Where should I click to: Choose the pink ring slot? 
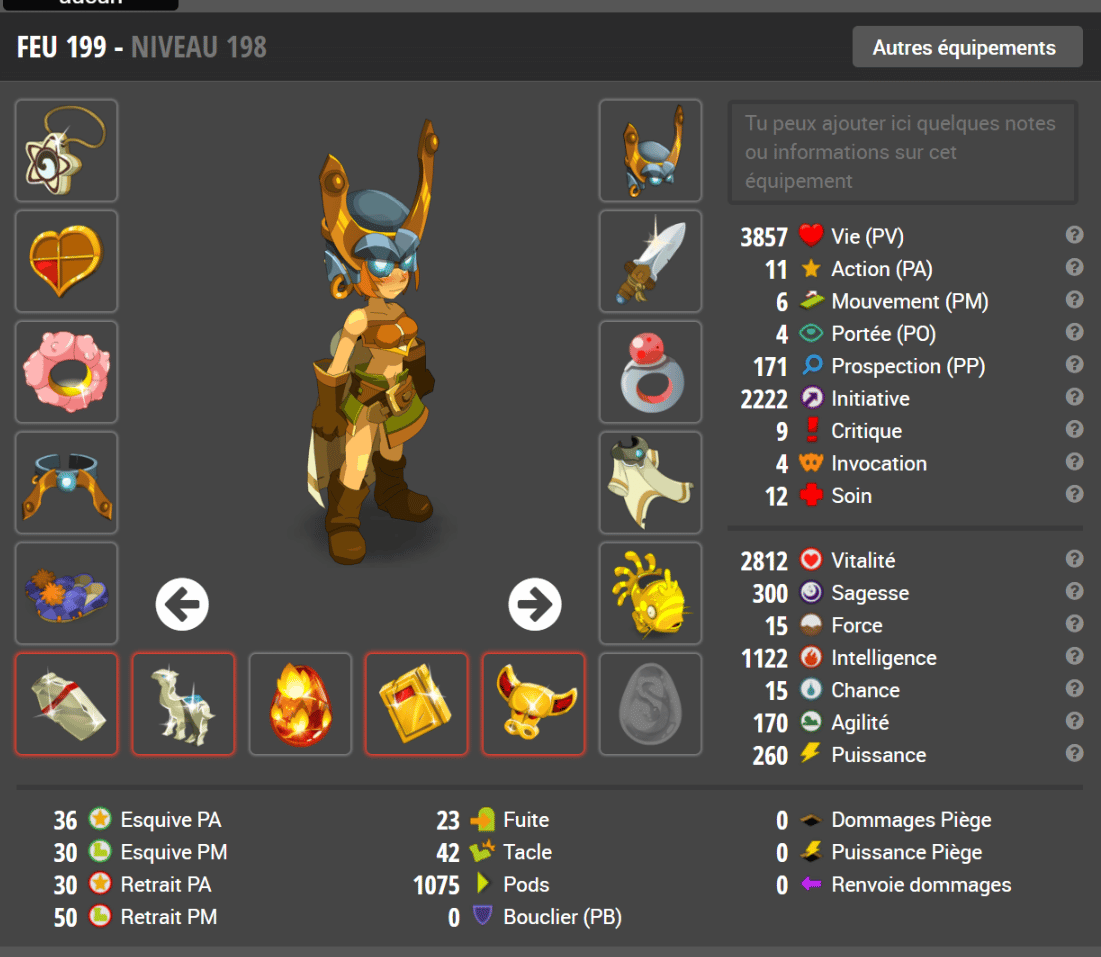point(66,372)
